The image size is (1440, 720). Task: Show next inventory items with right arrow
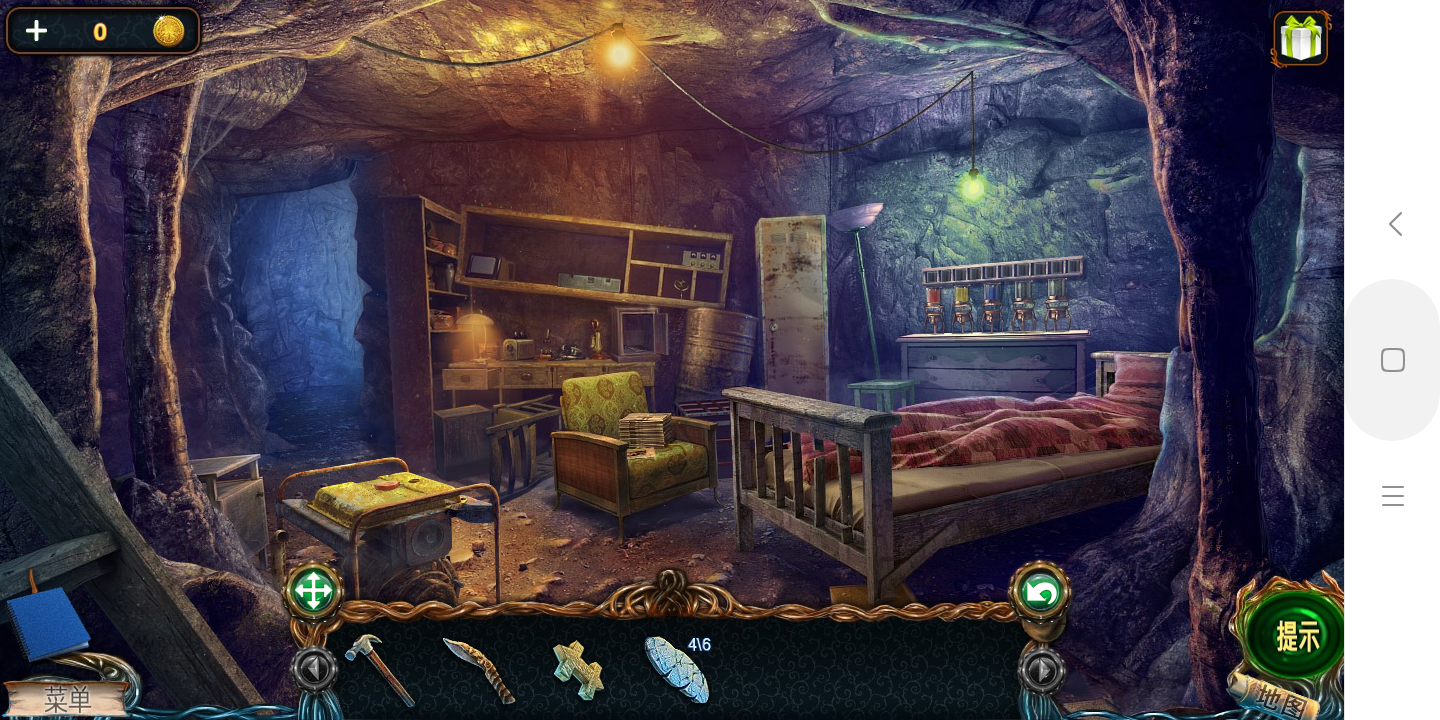(1041, 670)
